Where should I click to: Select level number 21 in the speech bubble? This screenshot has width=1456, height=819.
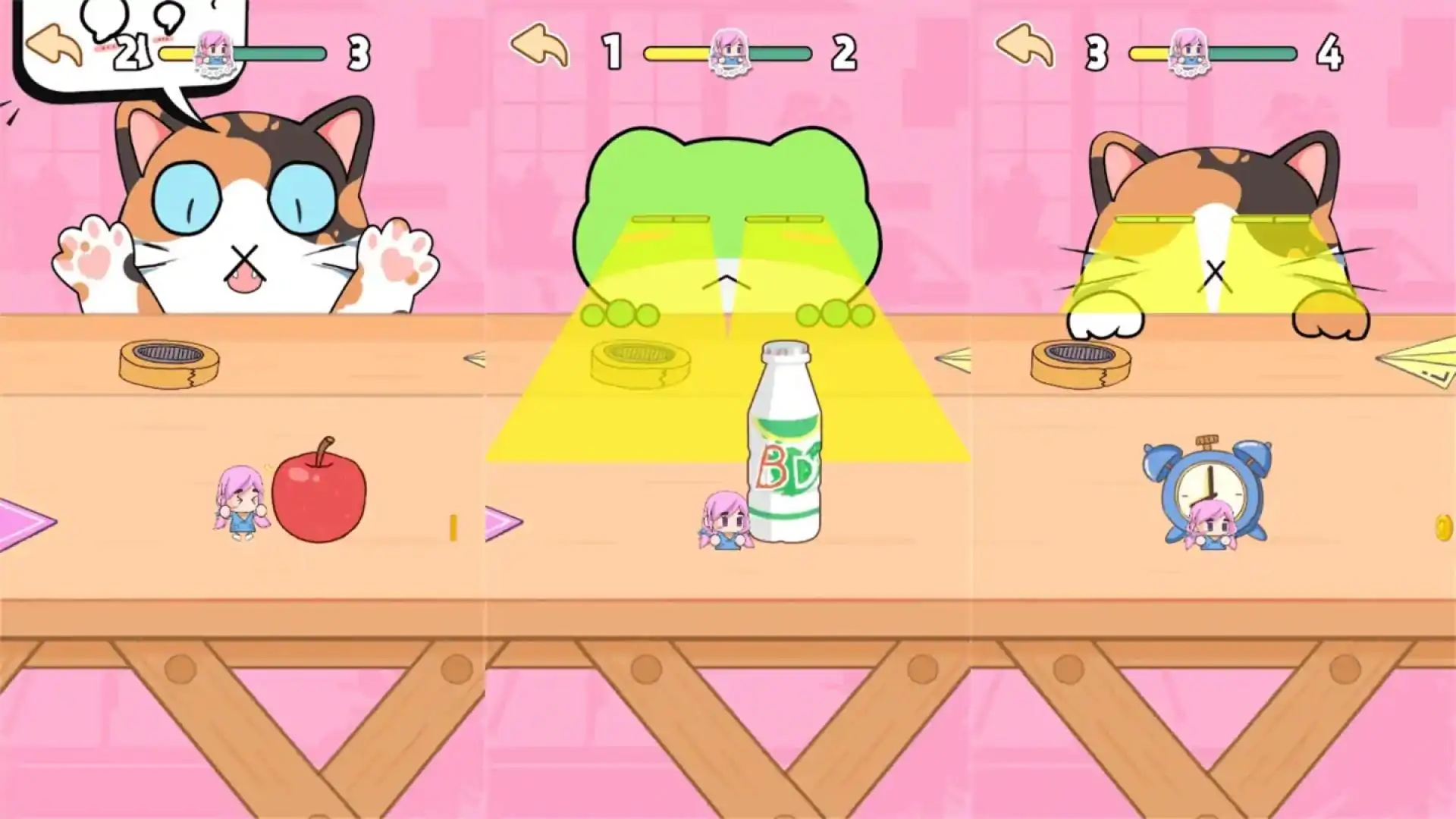click(x=133, y=52)
